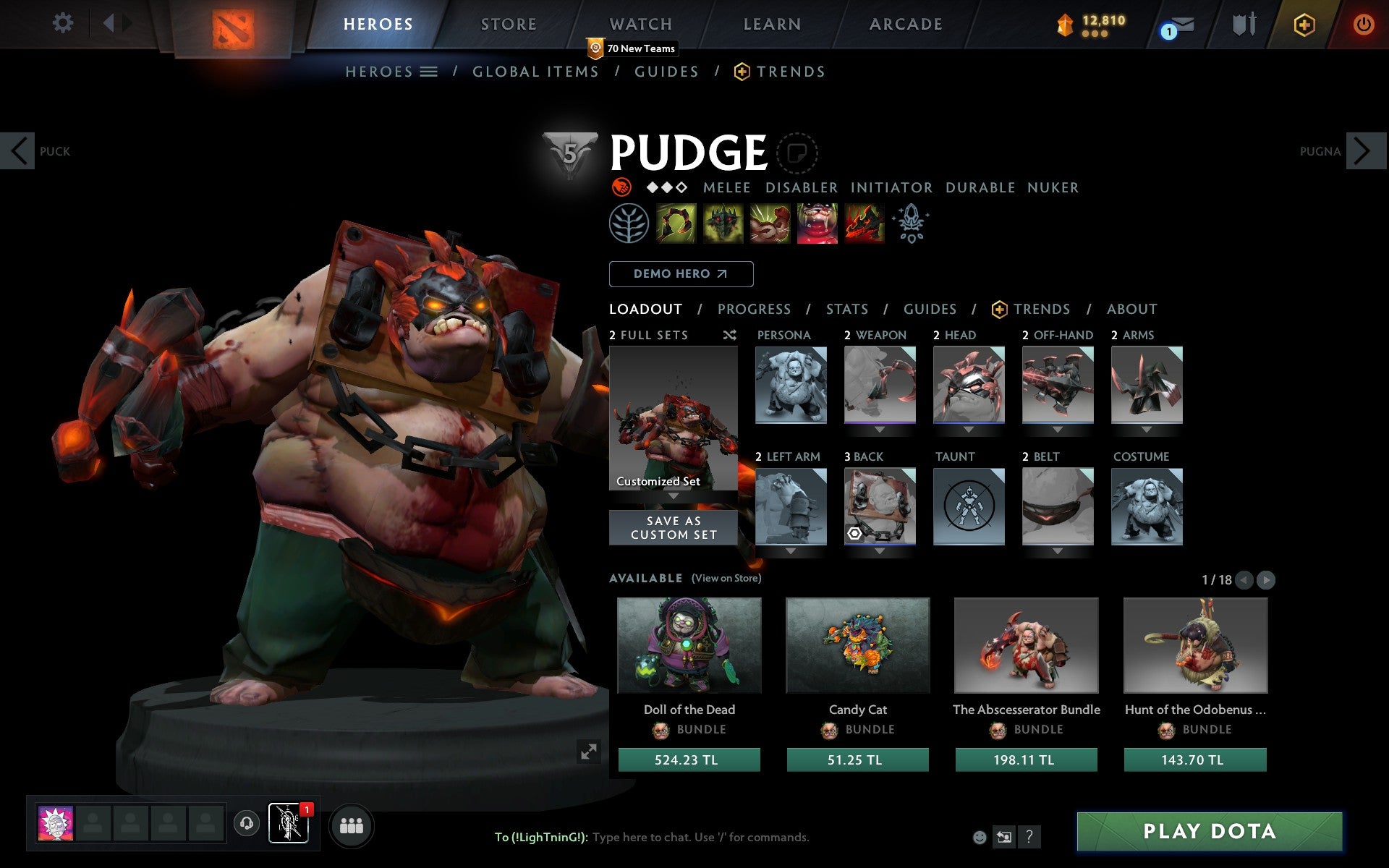Select the Meat Hook ability icon
This screenshot has height=868, width=1389.
coord(676,224)
